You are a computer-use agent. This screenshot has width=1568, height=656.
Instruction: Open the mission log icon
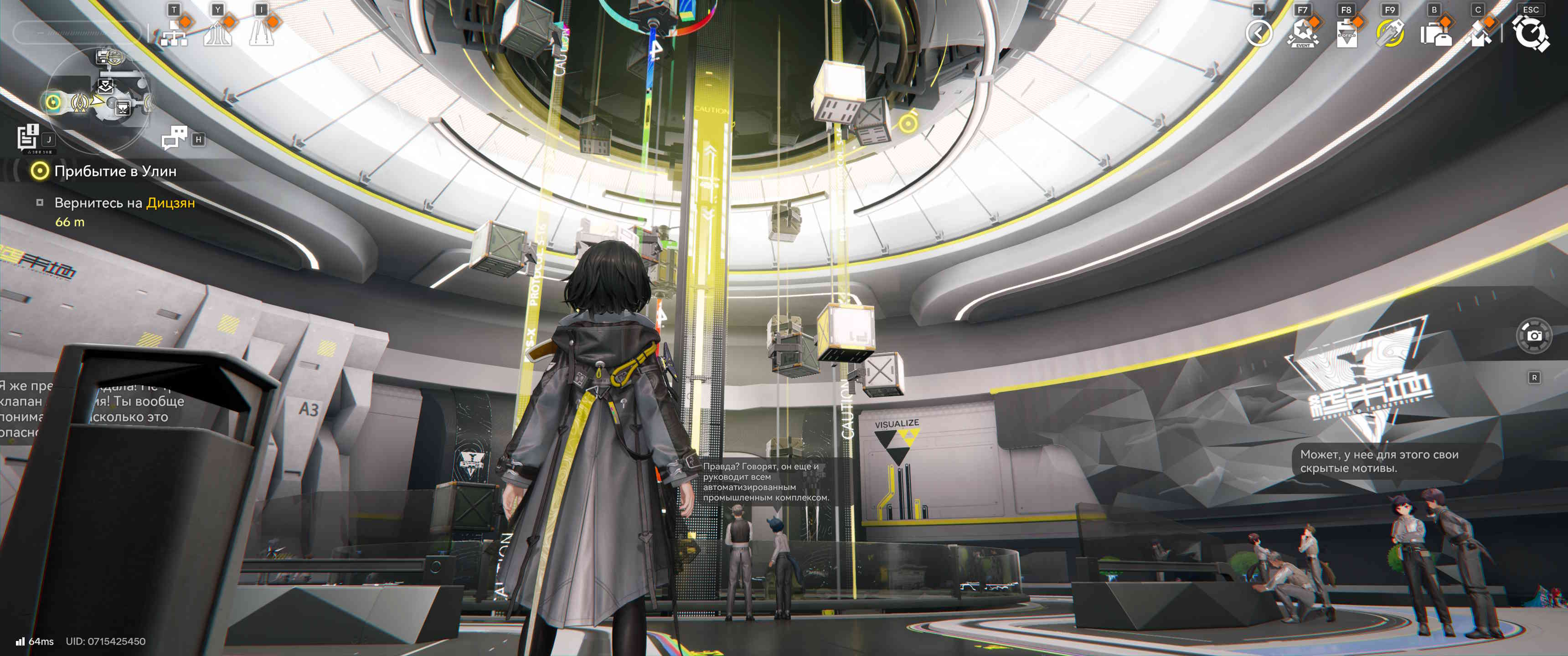point(29,137)
